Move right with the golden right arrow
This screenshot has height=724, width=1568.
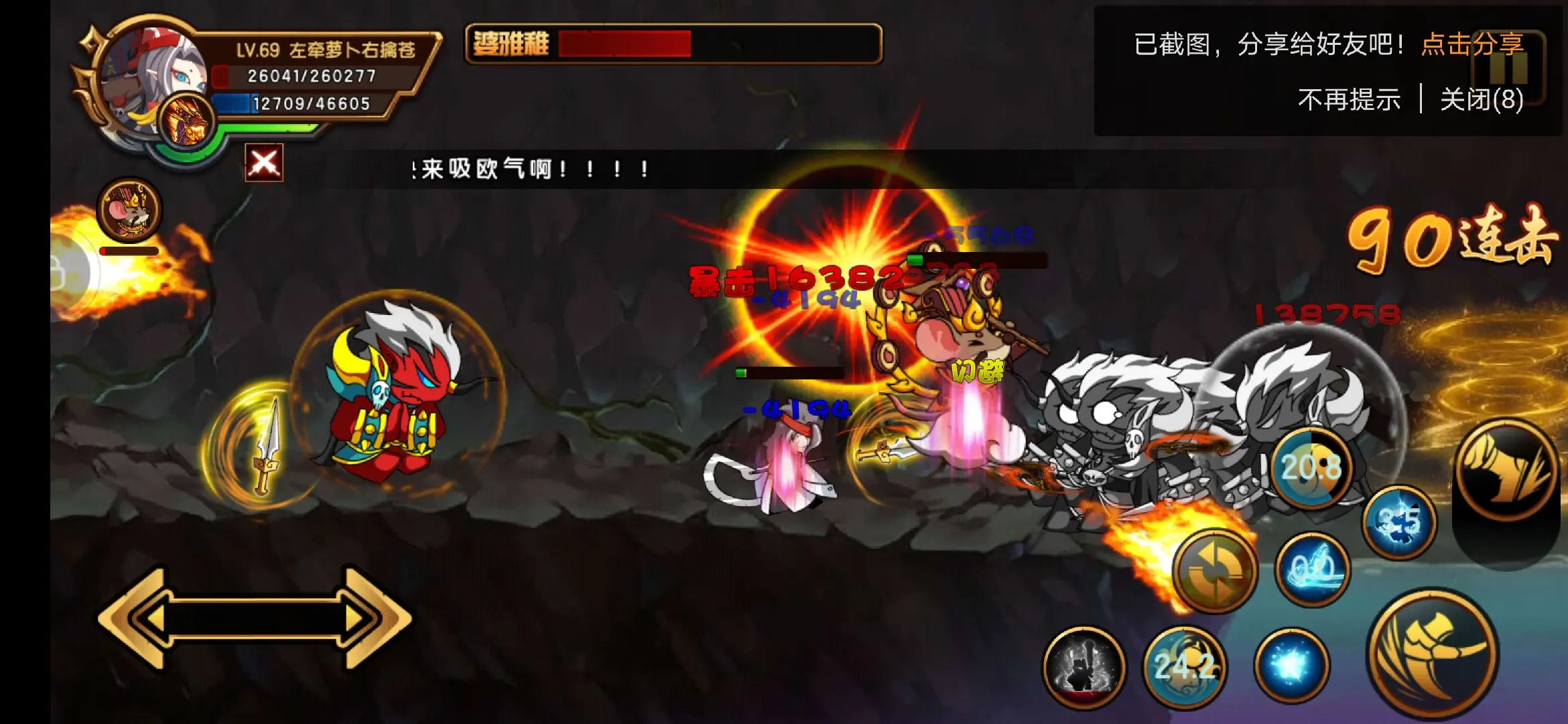pos(367,618)
